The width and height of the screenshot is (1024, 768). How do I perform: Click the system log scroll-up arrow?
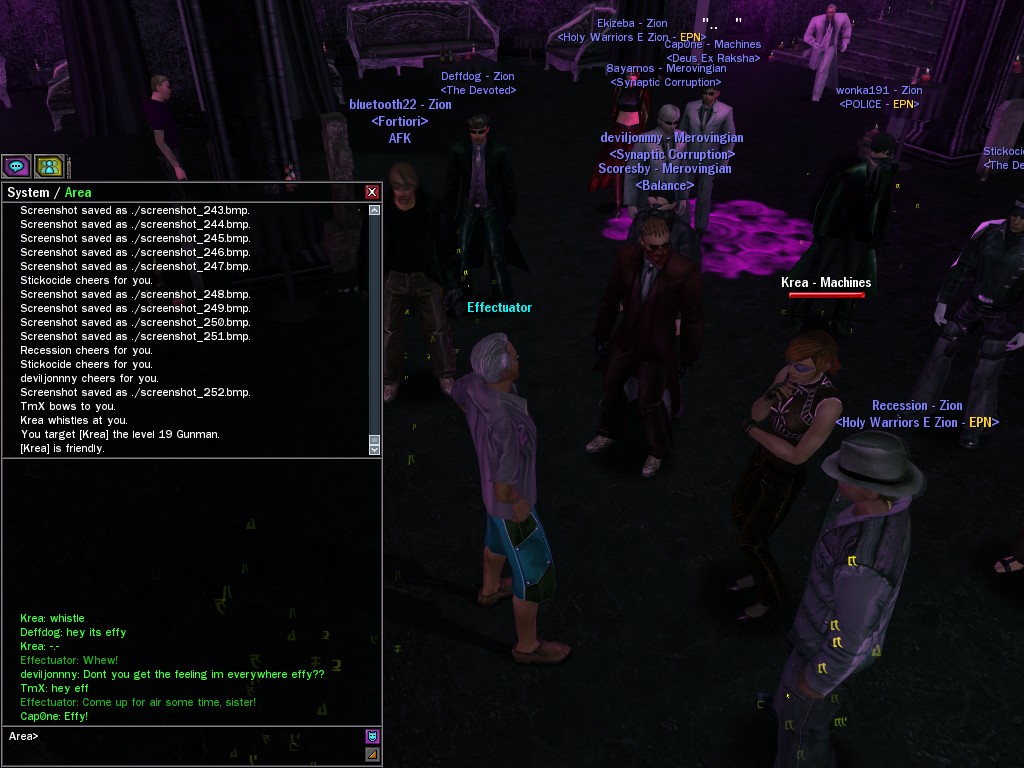click(x=375, y=211)
